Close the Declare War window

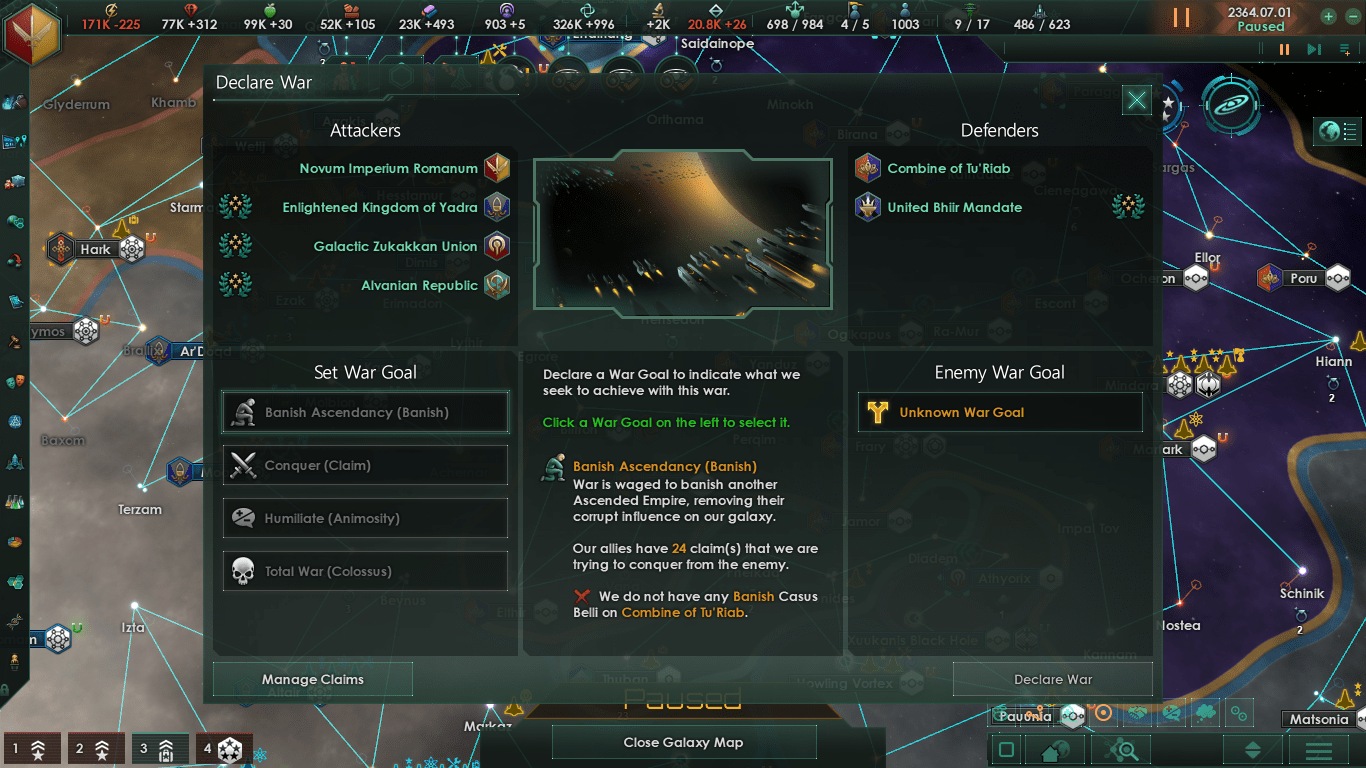(x=1136, y=100)
